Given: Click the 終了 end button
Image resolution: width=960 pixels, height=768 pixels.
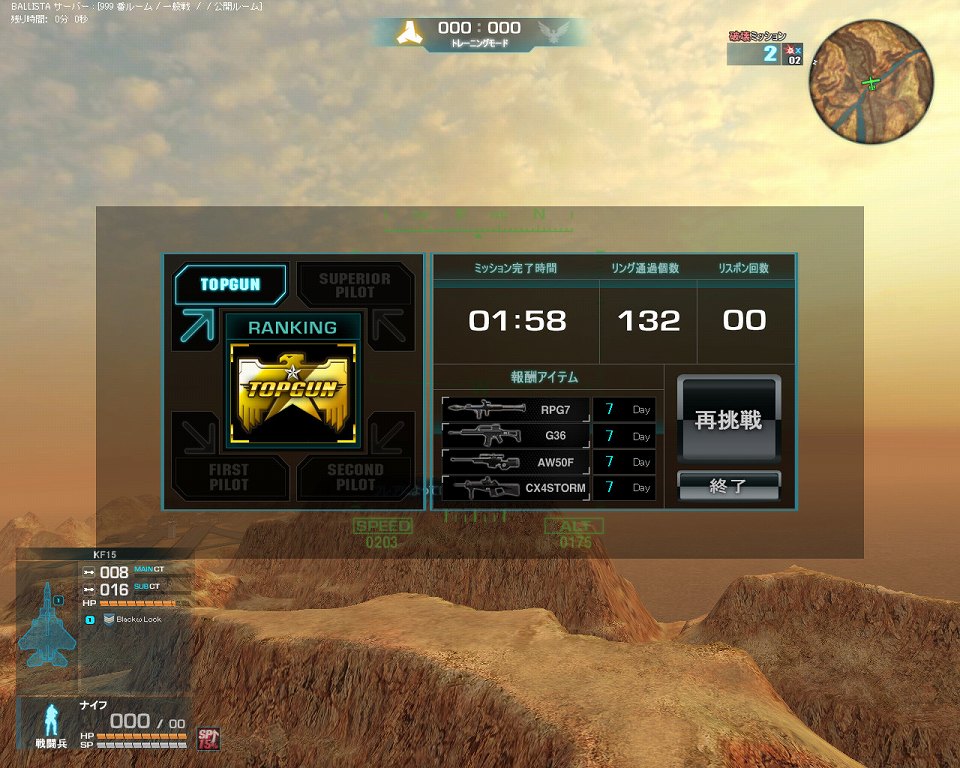Looking at the screenshot, I should 728,486.
